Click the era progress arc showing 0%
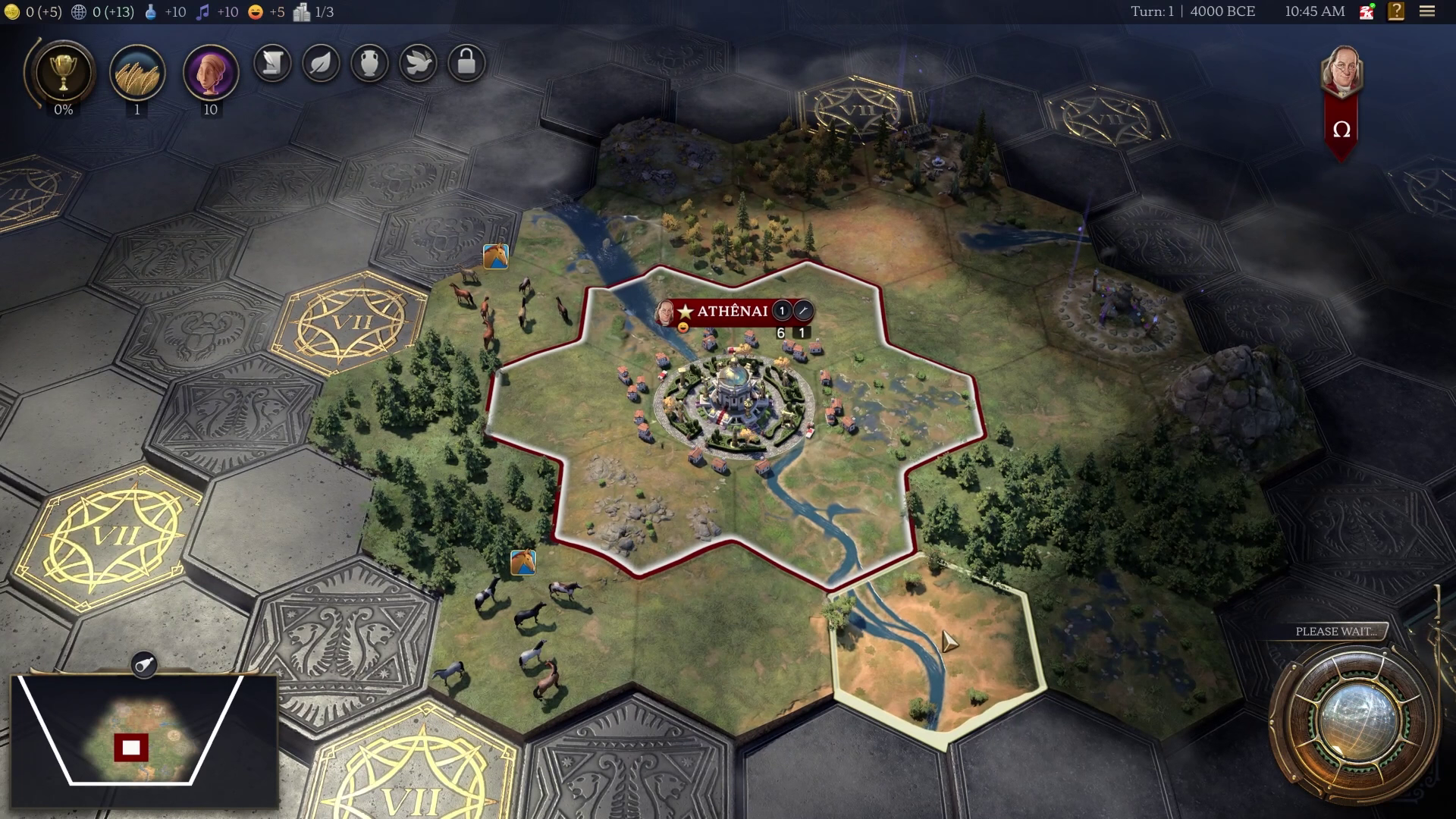This screenshot has width=1456, height=819. tap(63, 111)
